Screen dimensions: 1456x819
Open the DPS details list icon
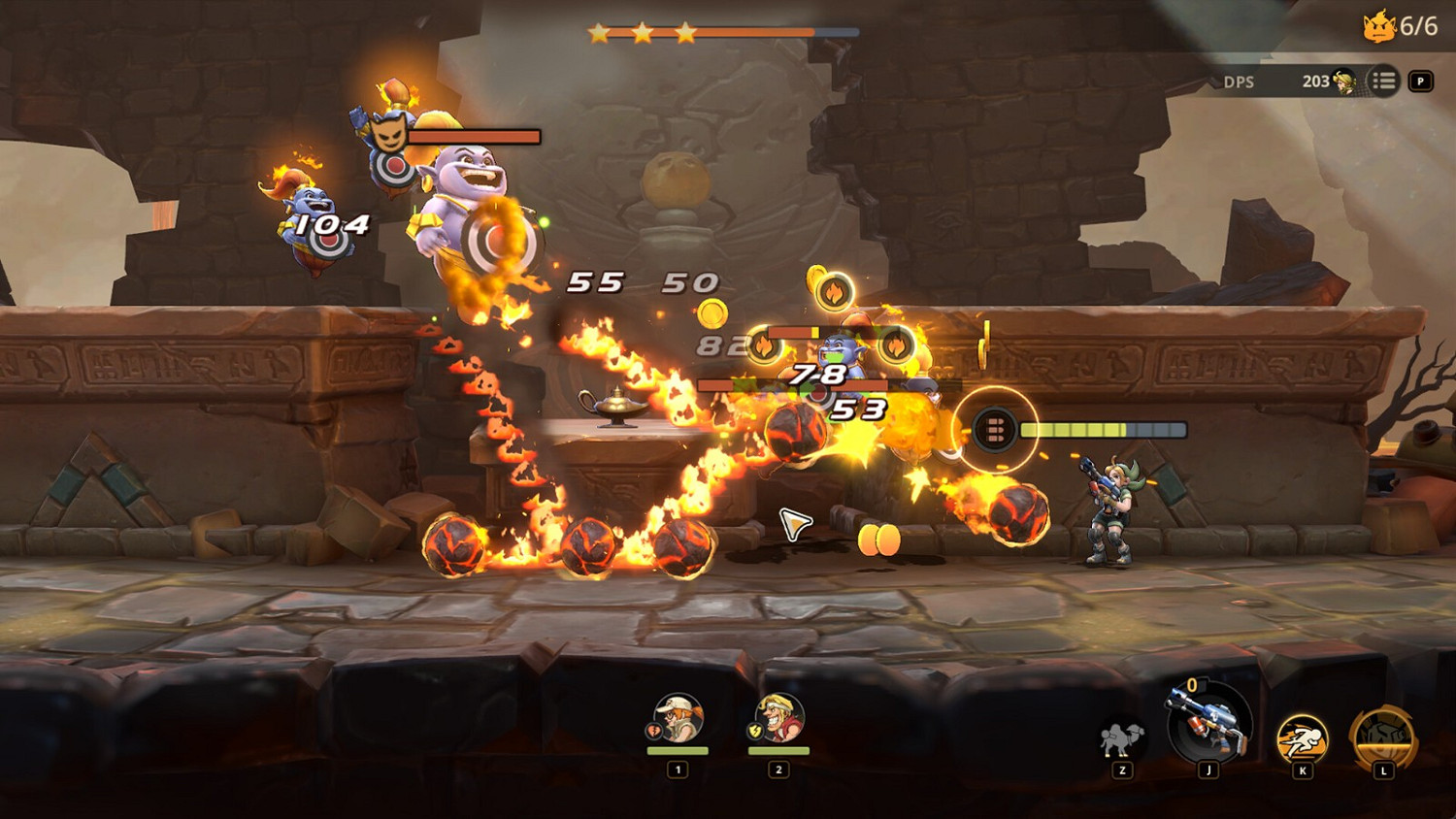[x=1385, y=82]
